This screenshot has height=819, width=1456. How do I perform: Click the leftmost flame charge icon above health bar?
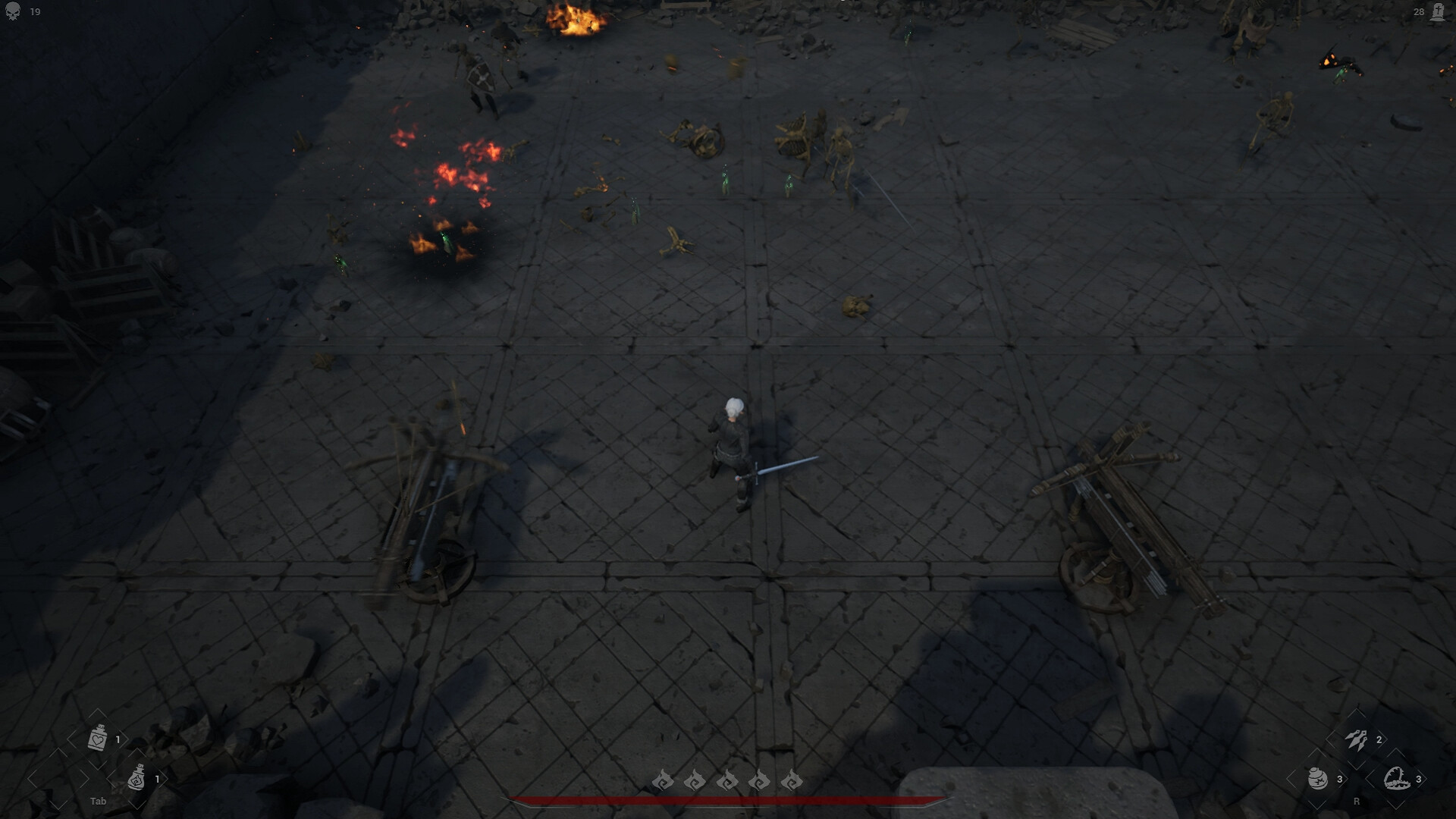pyautogui.click(x=664, y=782)
